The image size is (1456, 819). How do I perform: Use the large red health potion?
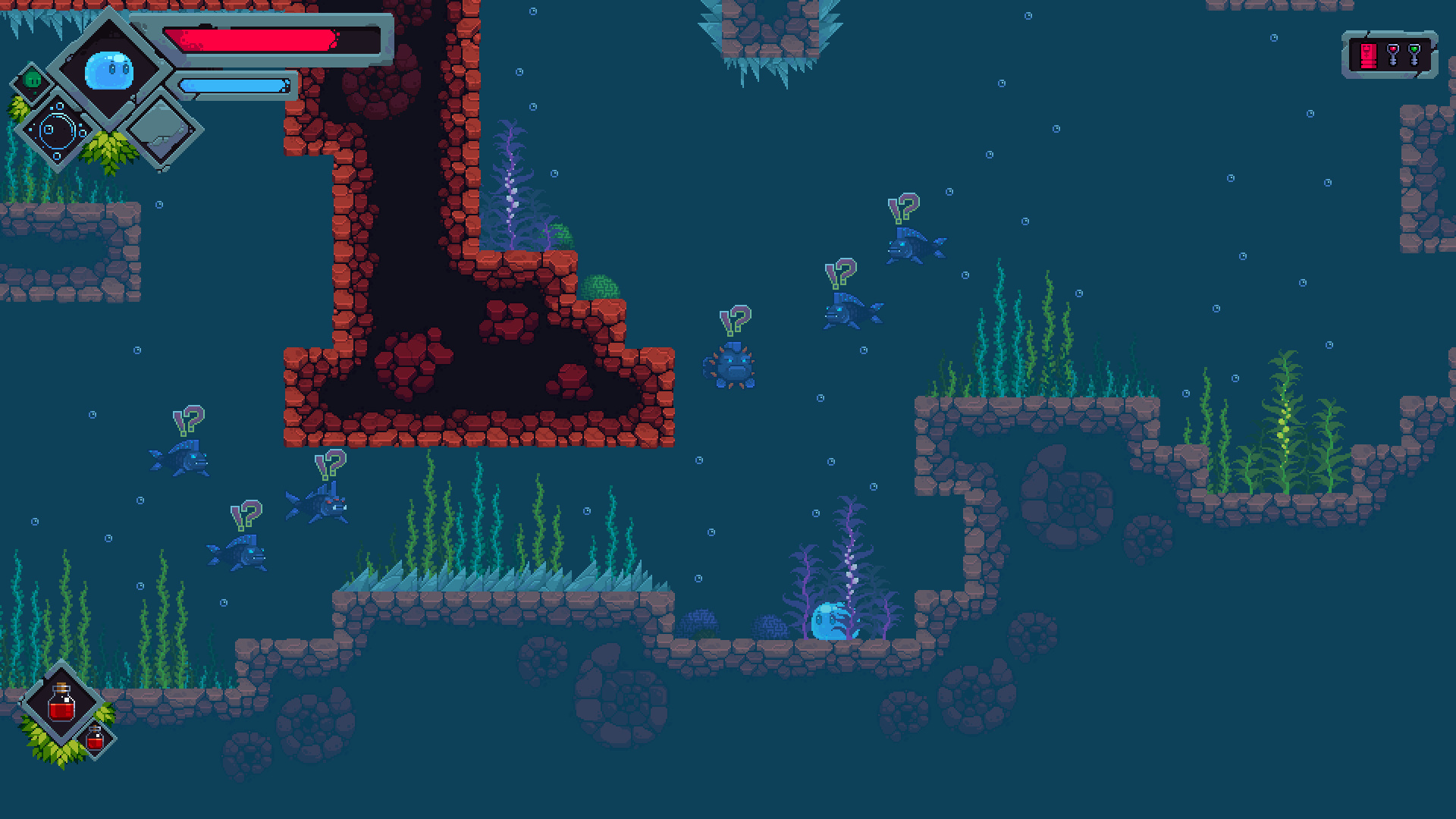pyautogui.click(x=62, y=703)
